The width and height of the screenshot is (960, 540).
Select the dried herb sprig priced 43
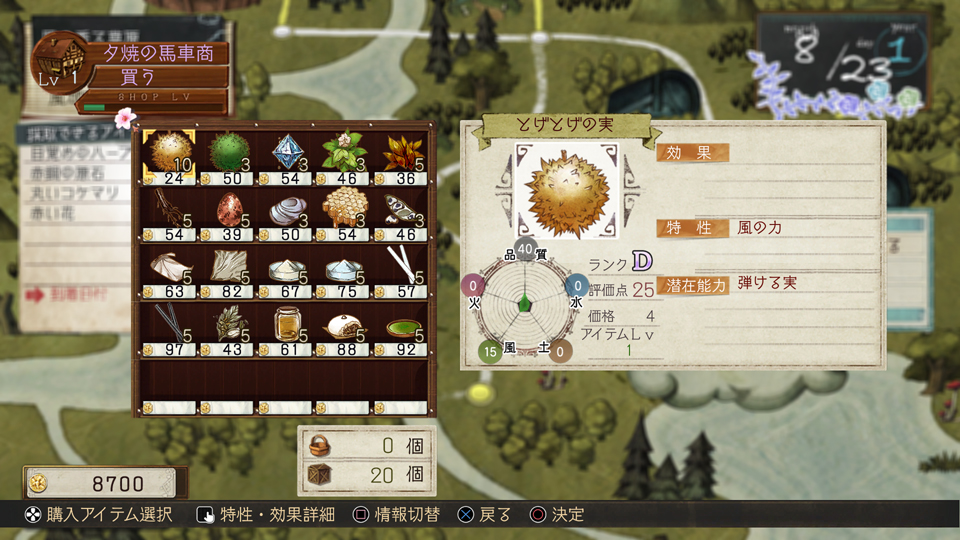[x=228, y=325]
